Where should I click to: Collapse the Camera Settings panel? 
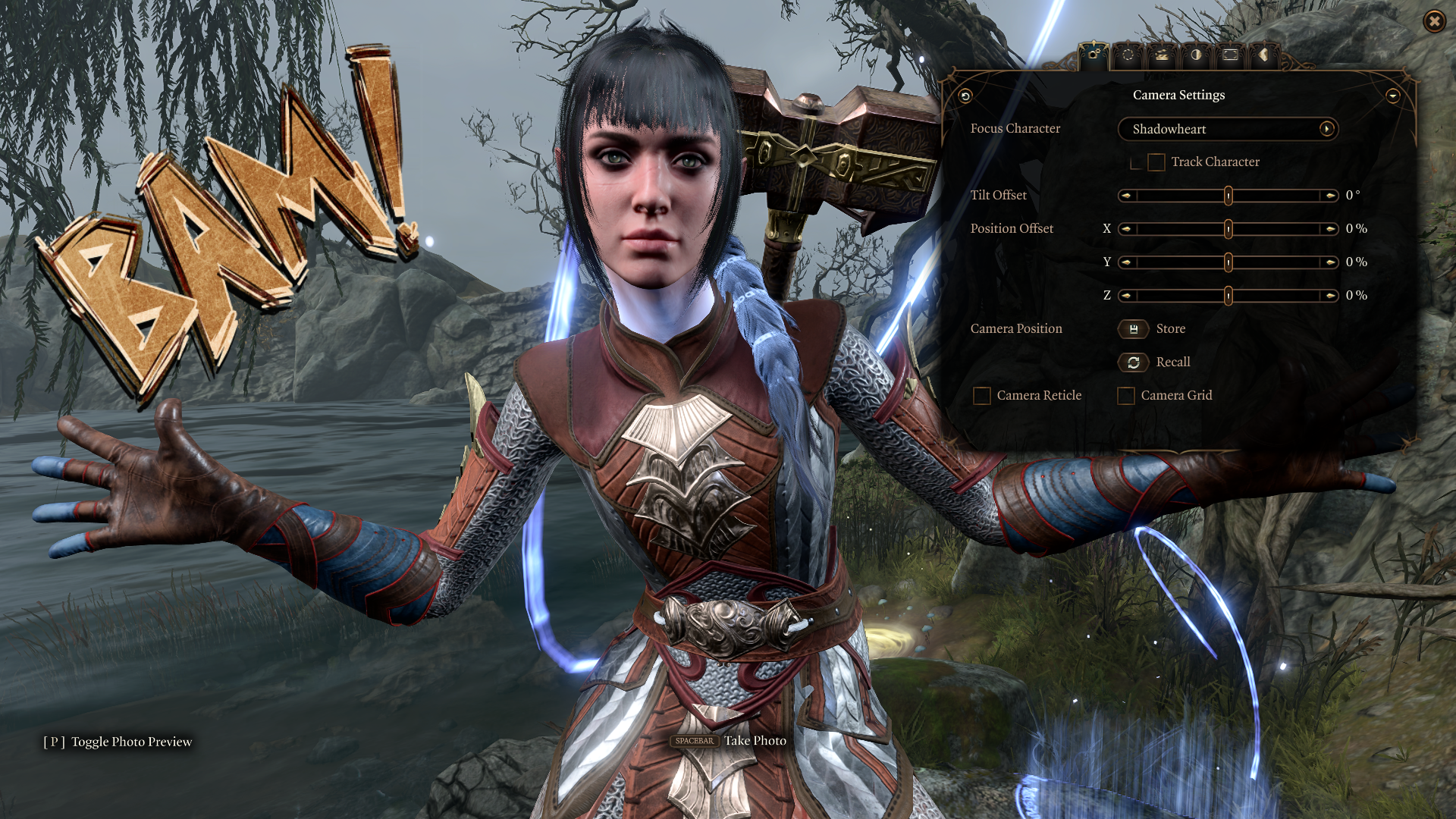(x=1392, y=96)
